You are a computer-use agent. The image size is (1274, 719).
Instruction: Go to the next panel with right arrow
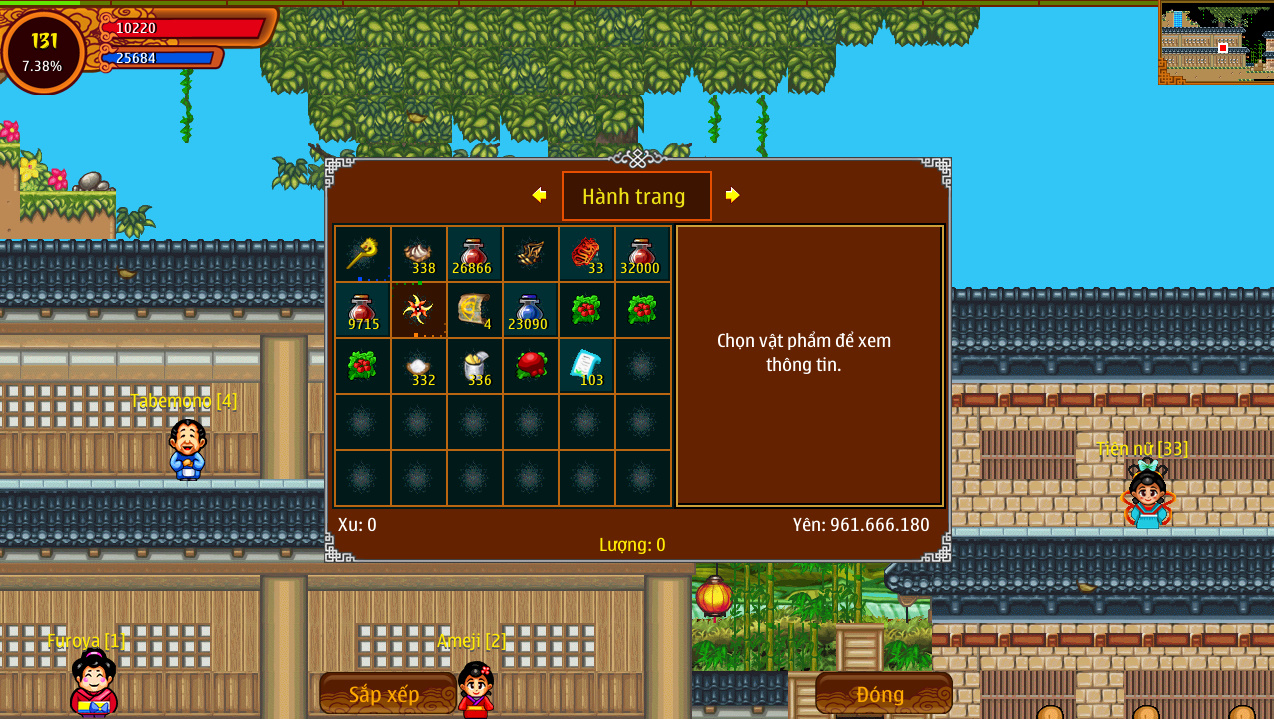(x=732, y=195)
